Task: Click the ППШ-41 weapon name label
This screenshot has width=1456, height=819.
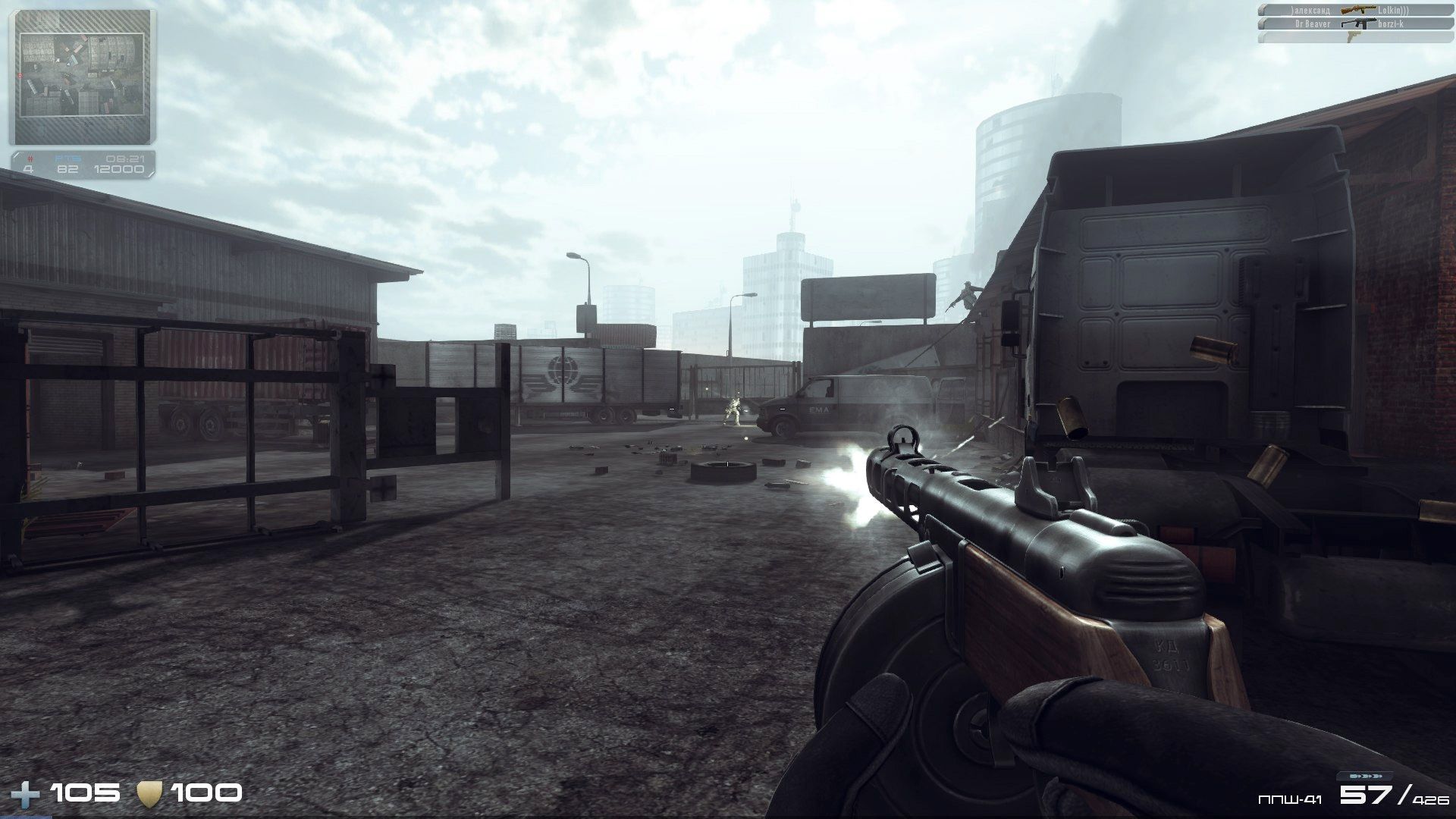Action: click(1290, 799)
